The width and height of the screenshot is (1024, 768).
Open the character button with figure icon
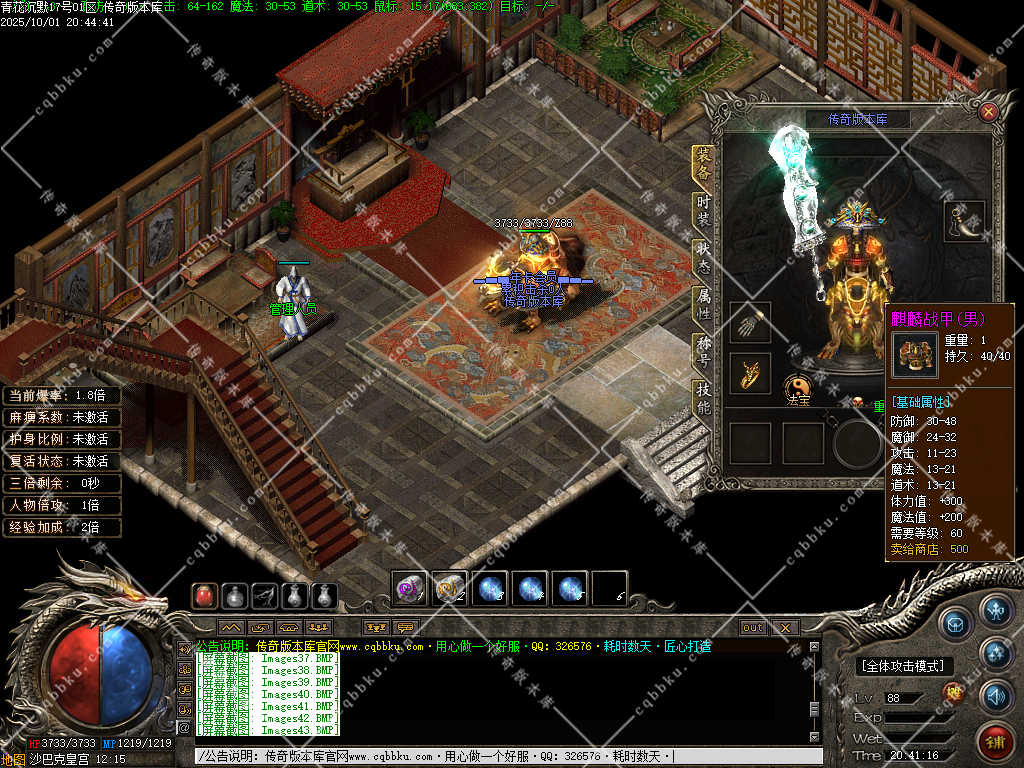pos(996,609)
